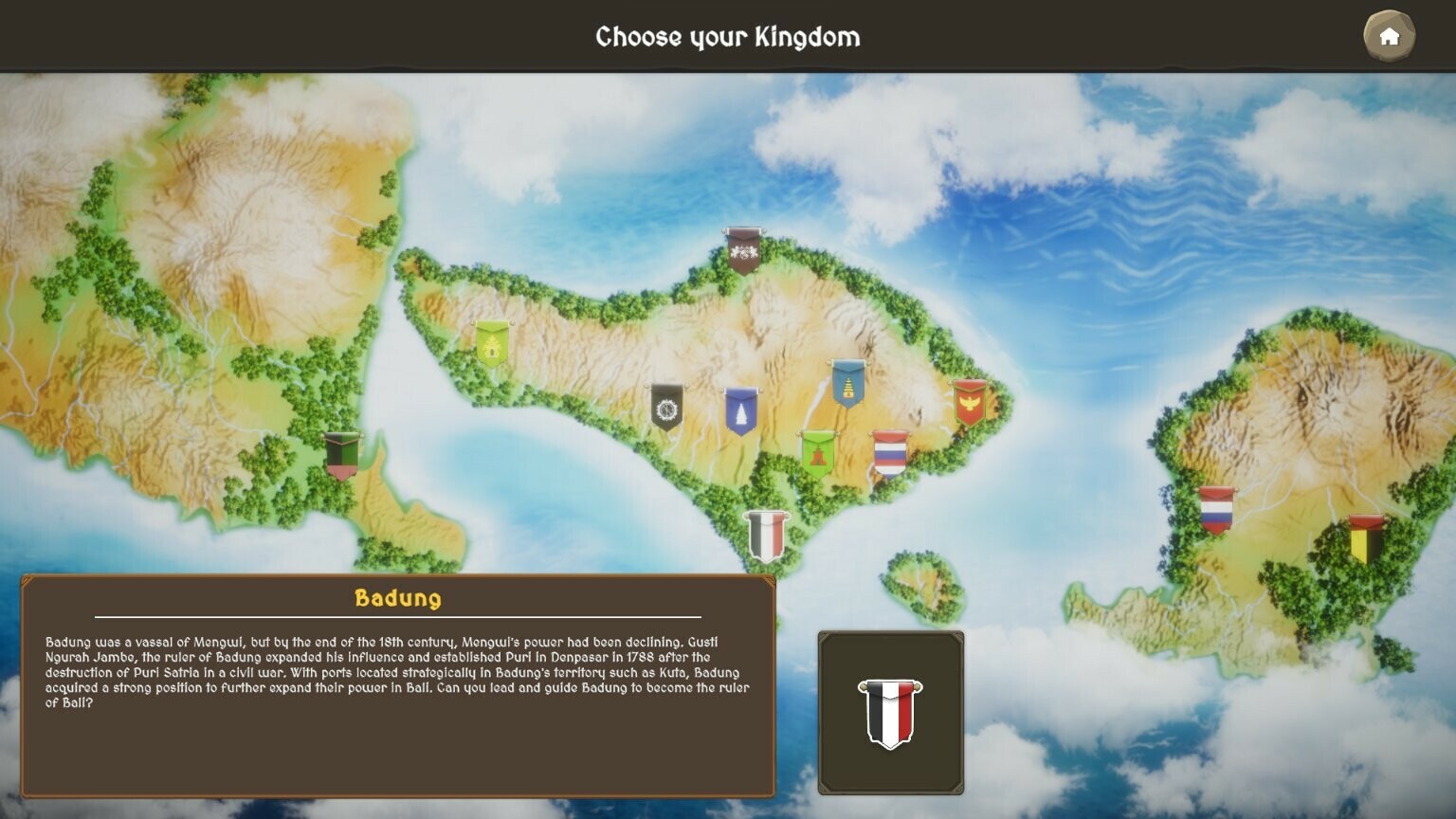Pick the white and red Badung banner on the southern peninsula
Image resolution: width=1456 pixels, height=819 pixels.
(x=768, y=536)
